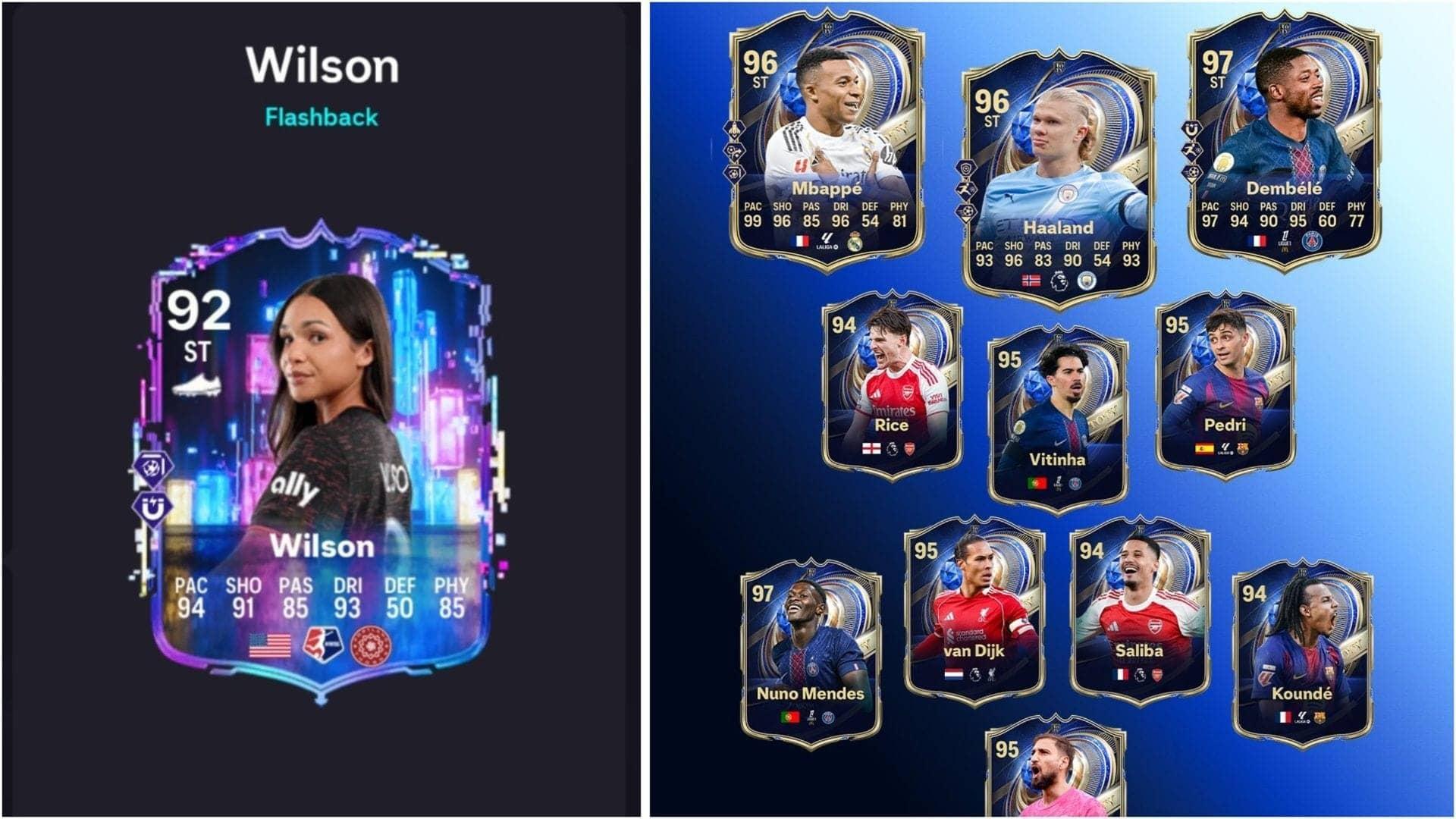
Task: Select the Real Madrid crest on Mbappé's card
Action: tap(855, 243)
